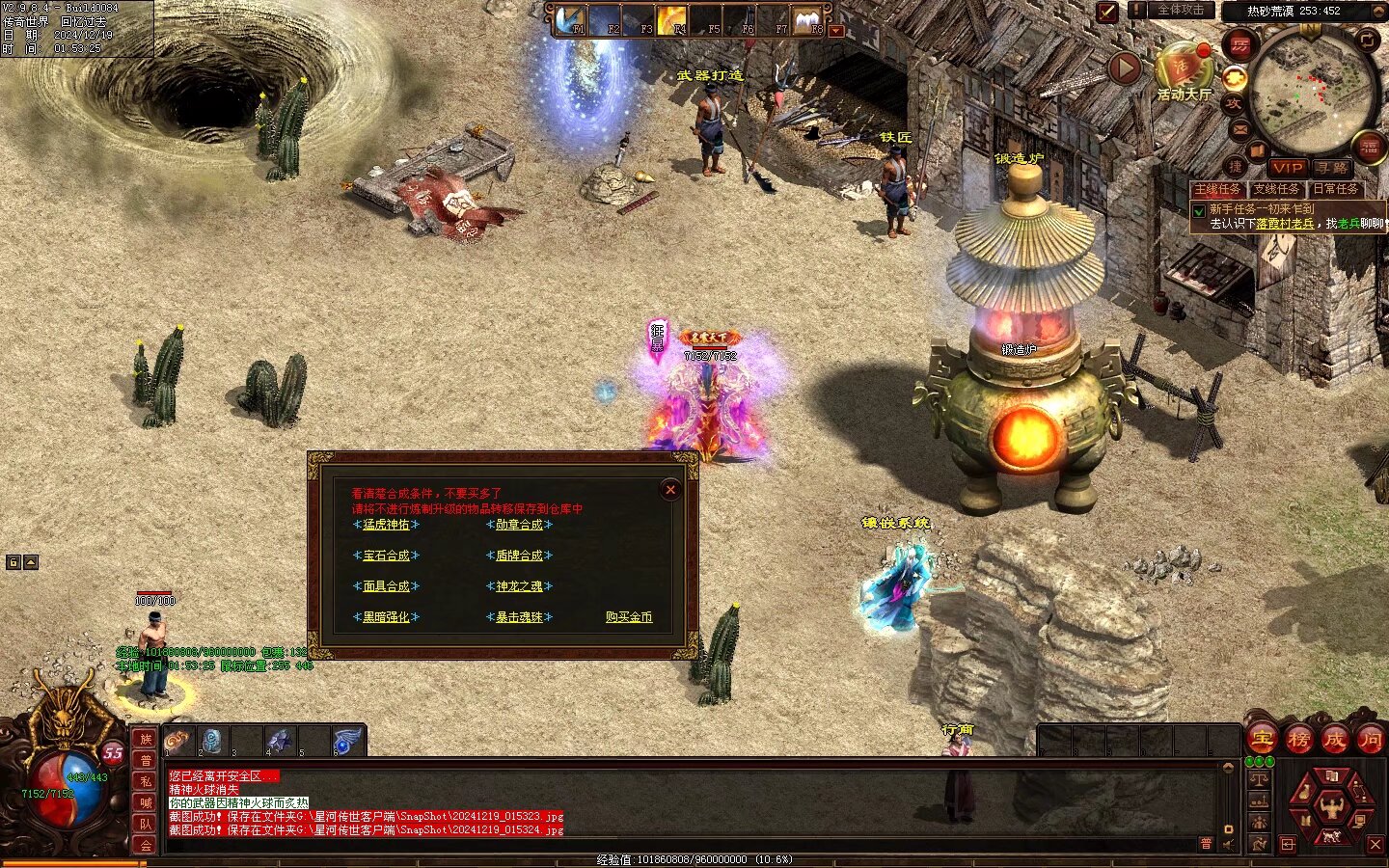1389x868 pixels.
Task: Choose the 暴击魂珠 crit soul bead option
Action: pyautogui.click(x=519, y=617)
